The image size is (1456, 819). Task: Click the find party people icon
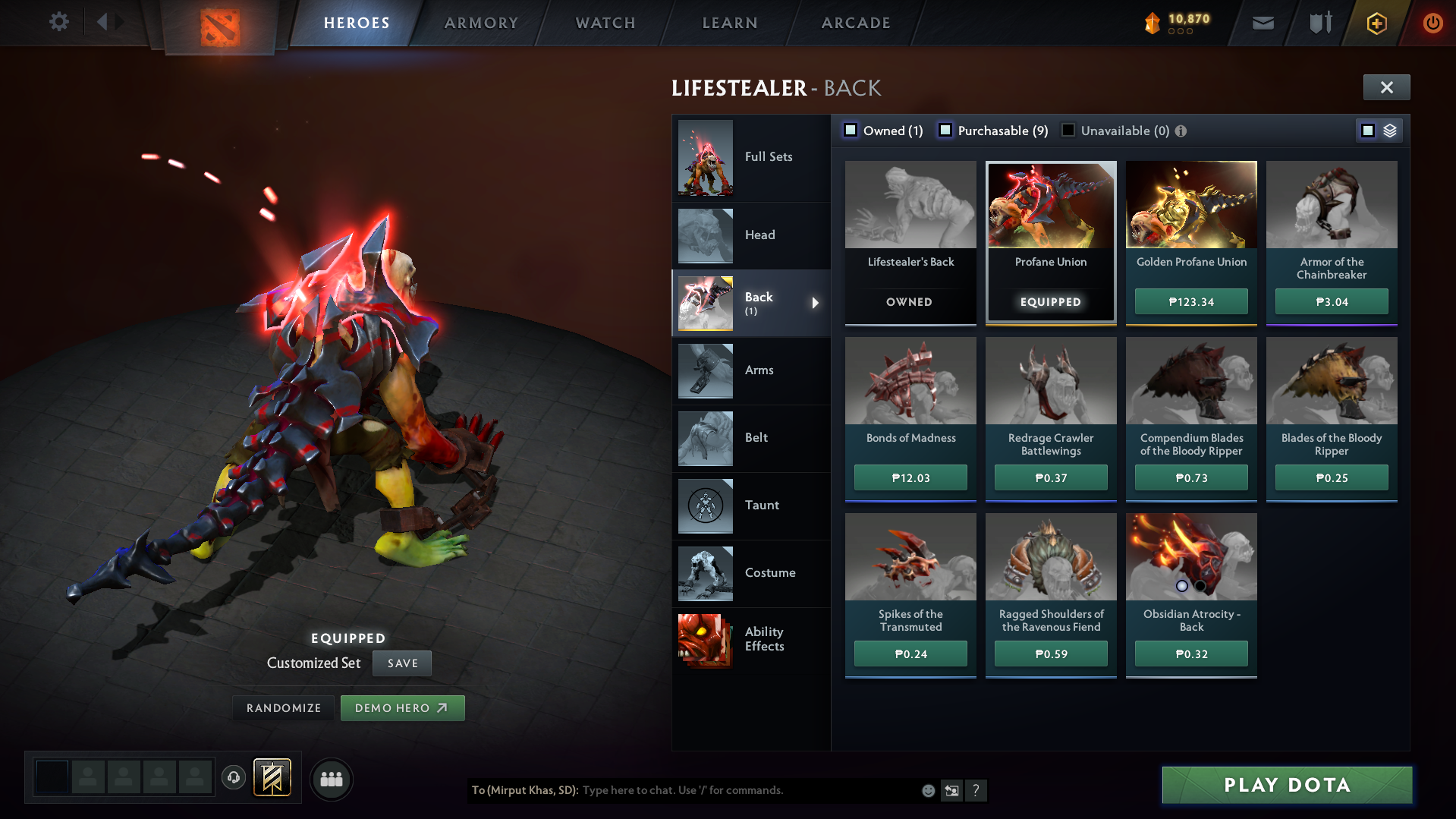[x=331, y=779]
